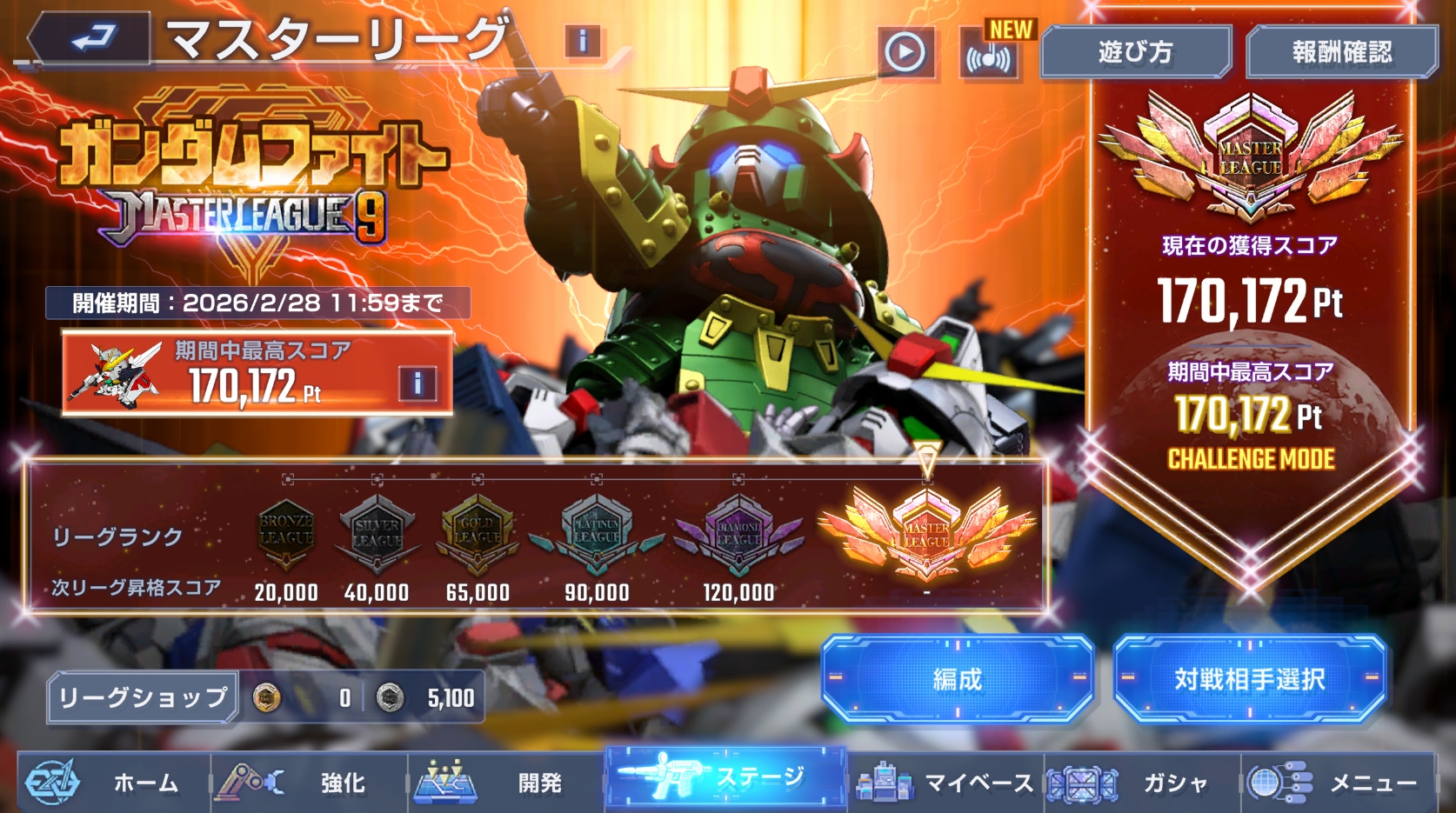Go back using the return arrow button
The height and width of the screenshot is (813, 1456).
(90, 39)
